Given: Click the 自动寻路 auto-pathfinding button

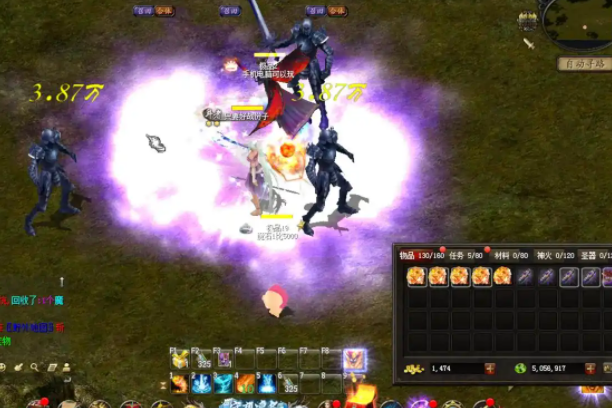Looking at the screenshot, I should (x=585, y=64).
